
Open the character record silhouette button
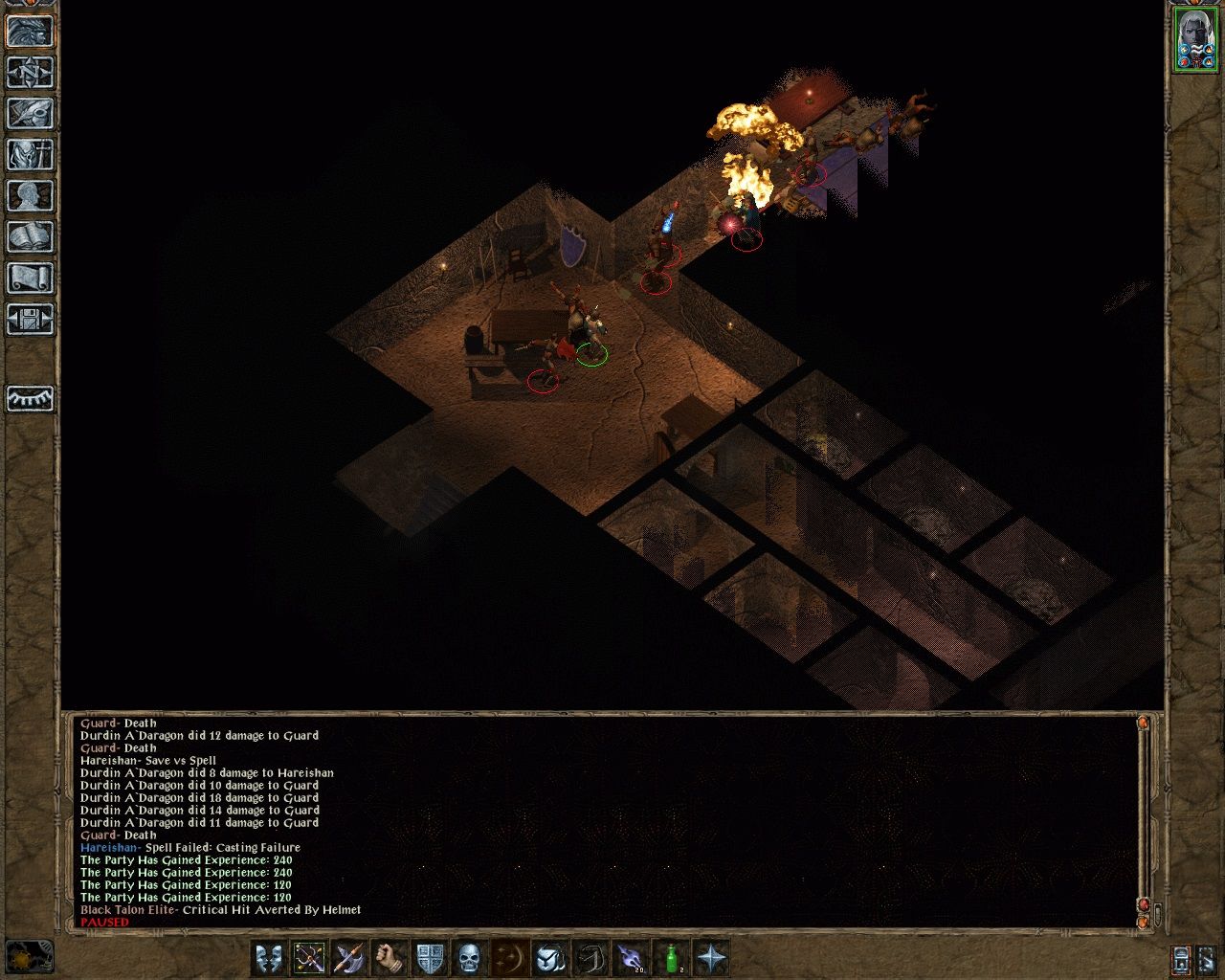30,195
